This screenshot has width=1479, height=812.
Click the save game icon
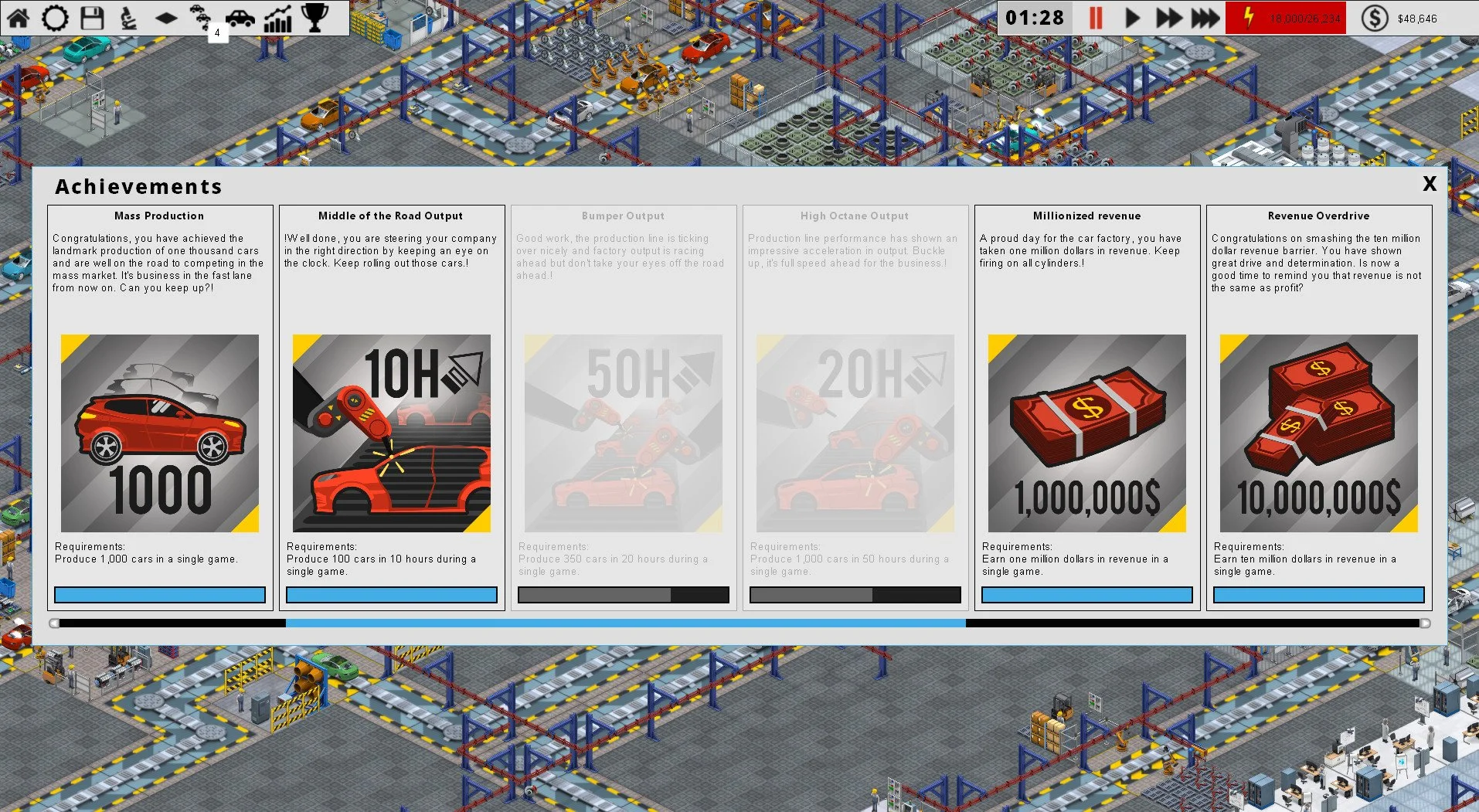point(92,17)
